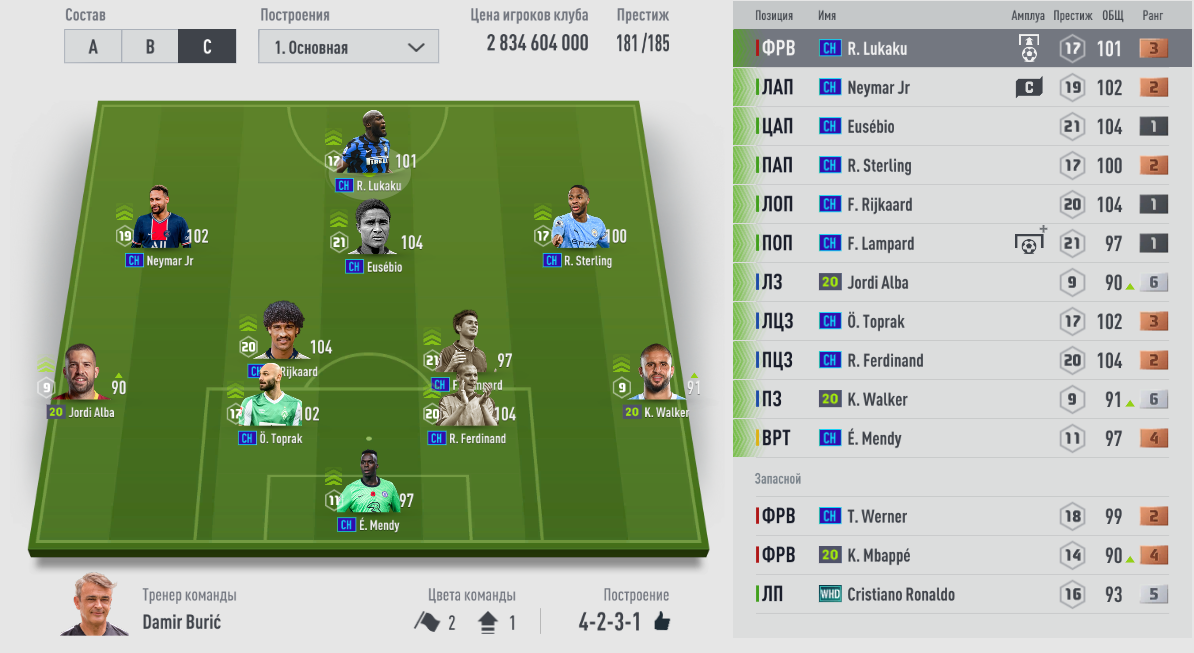Select Neymar Jr's card on the pitch
This screenshot has width=1194, height=653.
click(158, 225)
